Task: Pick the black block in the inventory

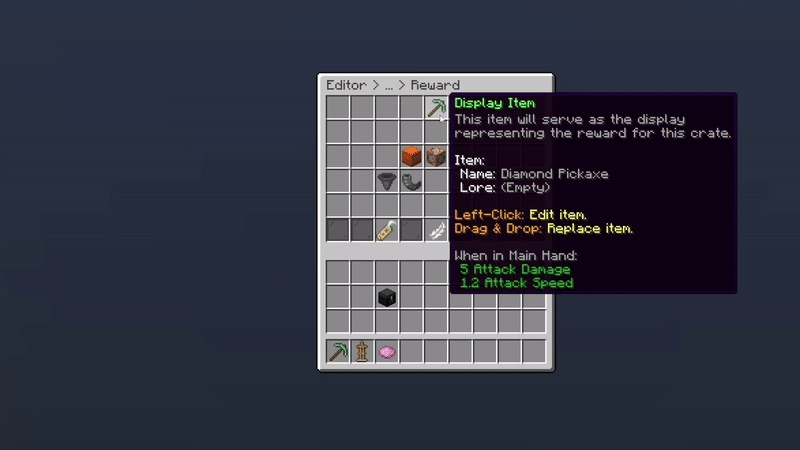Action: click(x=387, y=297)
